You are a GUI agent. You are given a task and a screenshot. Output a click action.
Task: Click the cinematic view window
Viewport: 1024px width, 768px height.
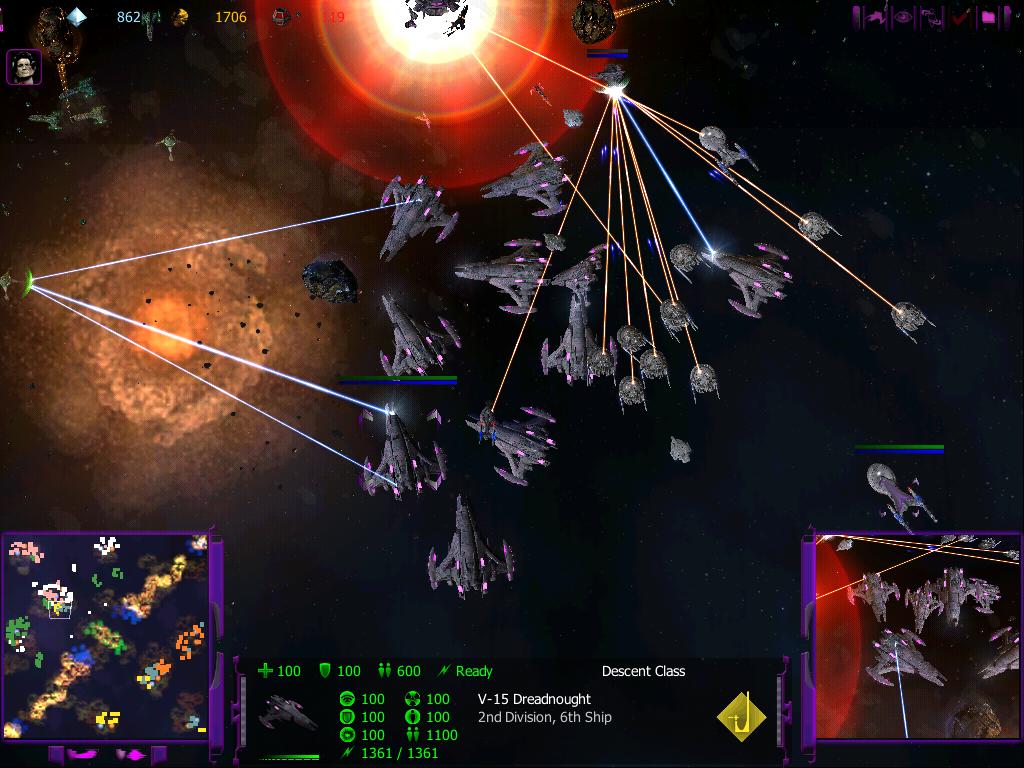917,638
